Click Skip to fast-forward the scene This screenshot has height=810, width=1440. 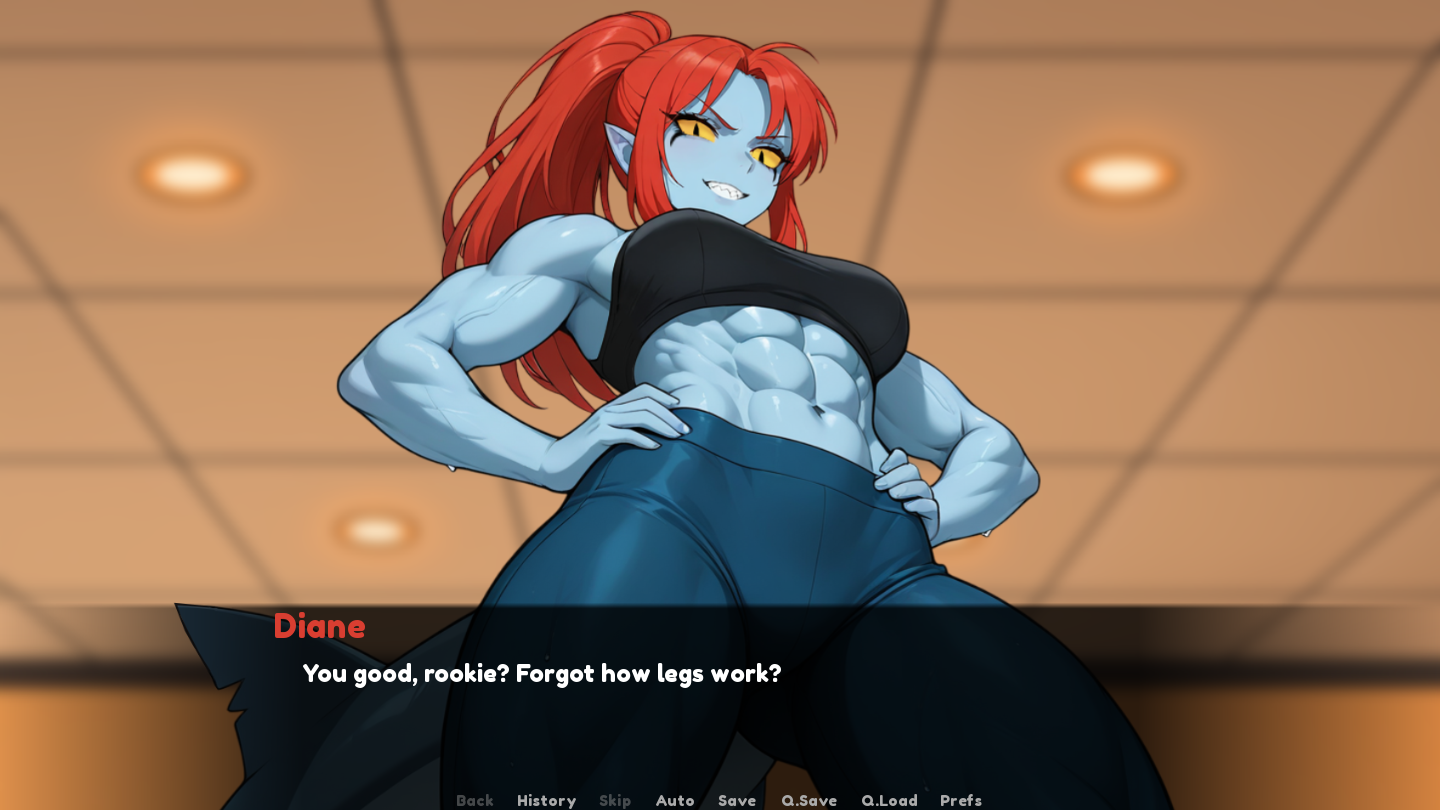[x=614, y=800]
